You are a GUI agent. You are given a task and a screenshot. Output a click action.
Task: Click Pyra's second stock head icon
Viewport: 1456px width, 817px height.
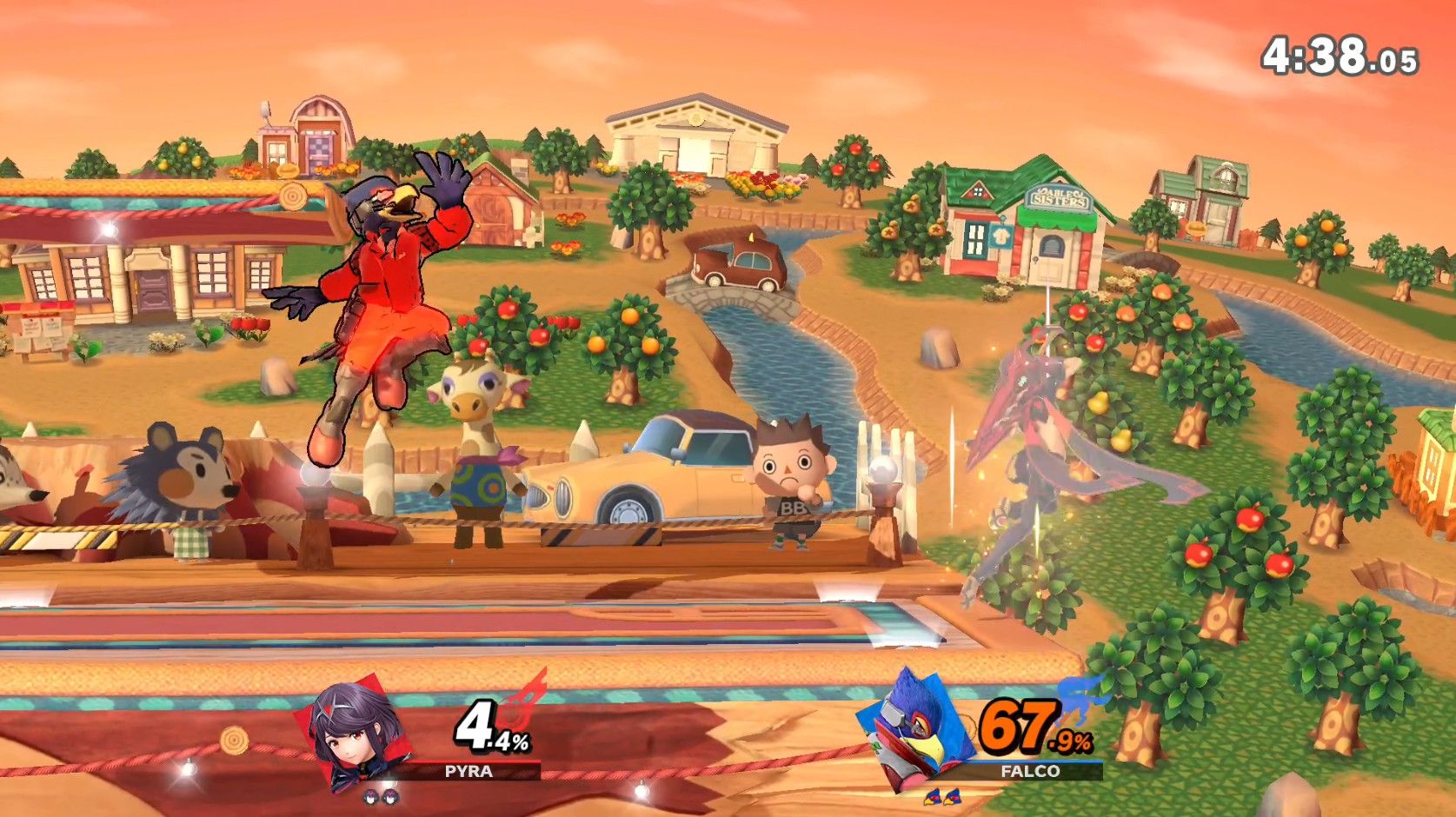389,798
